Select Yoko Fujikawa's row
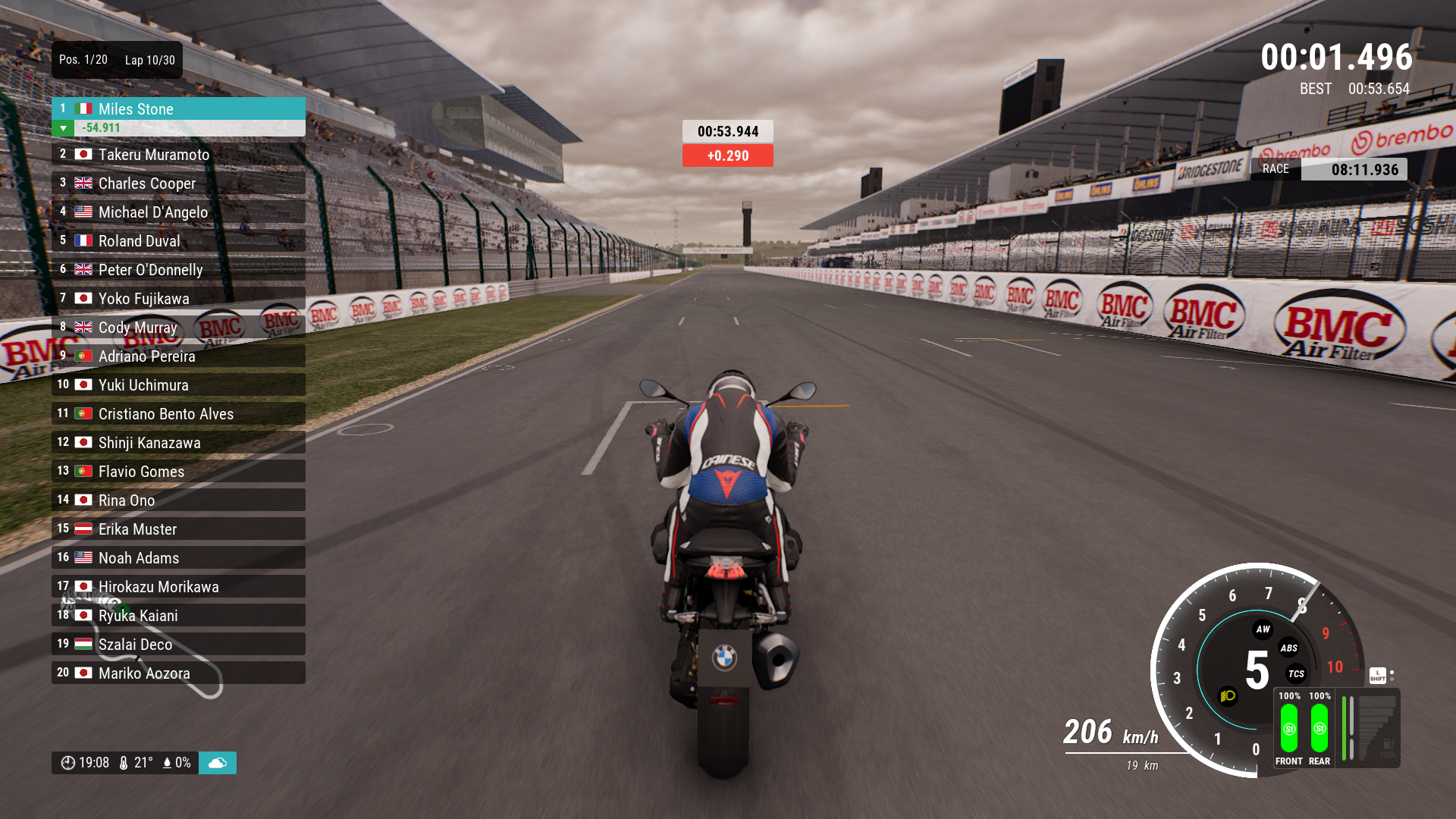The image size is (1456, 819). [x=178, y=299]
